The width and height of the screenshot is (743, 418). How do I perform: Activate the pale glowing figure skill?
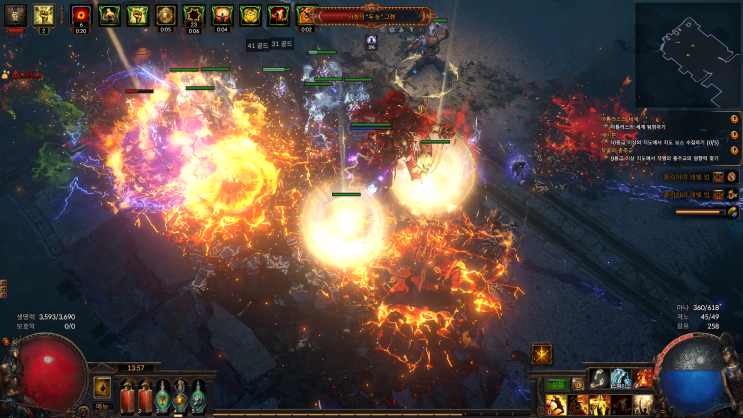click(x=643, y=405)
